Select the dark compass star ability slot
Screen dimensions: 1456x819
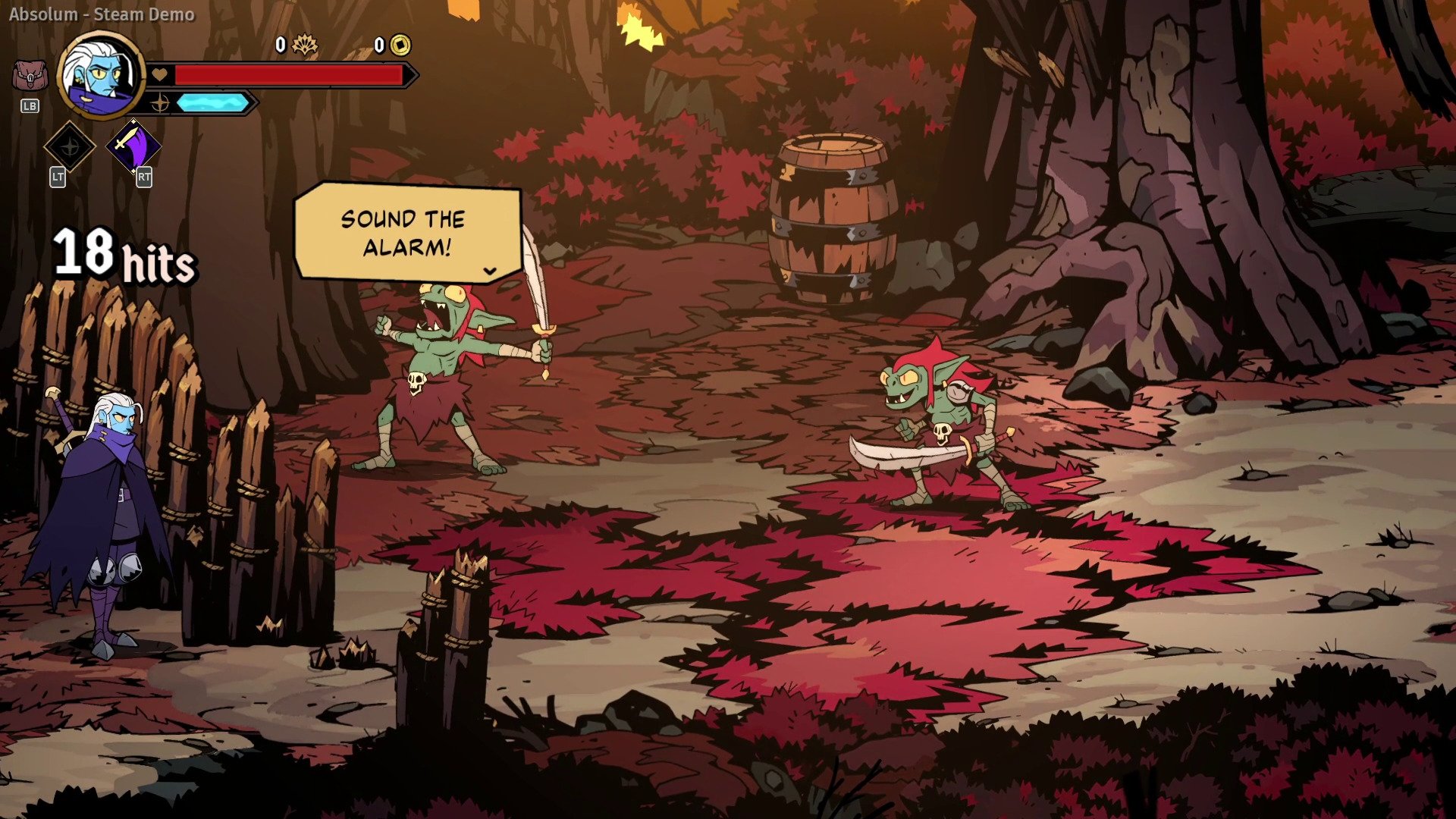point(69,146)
